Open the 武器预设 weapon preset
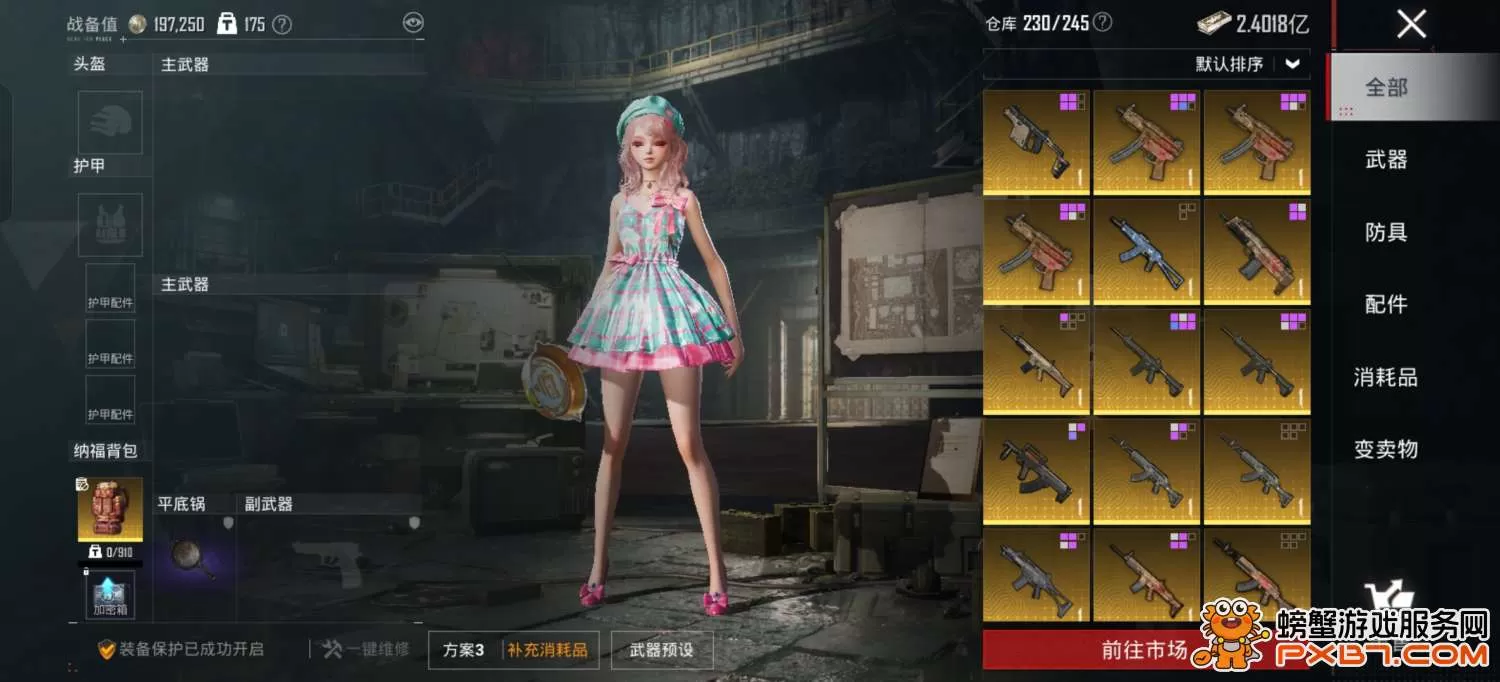This screenshot has height=682, width=1500. pyautogui.click(x=661, y=650)
